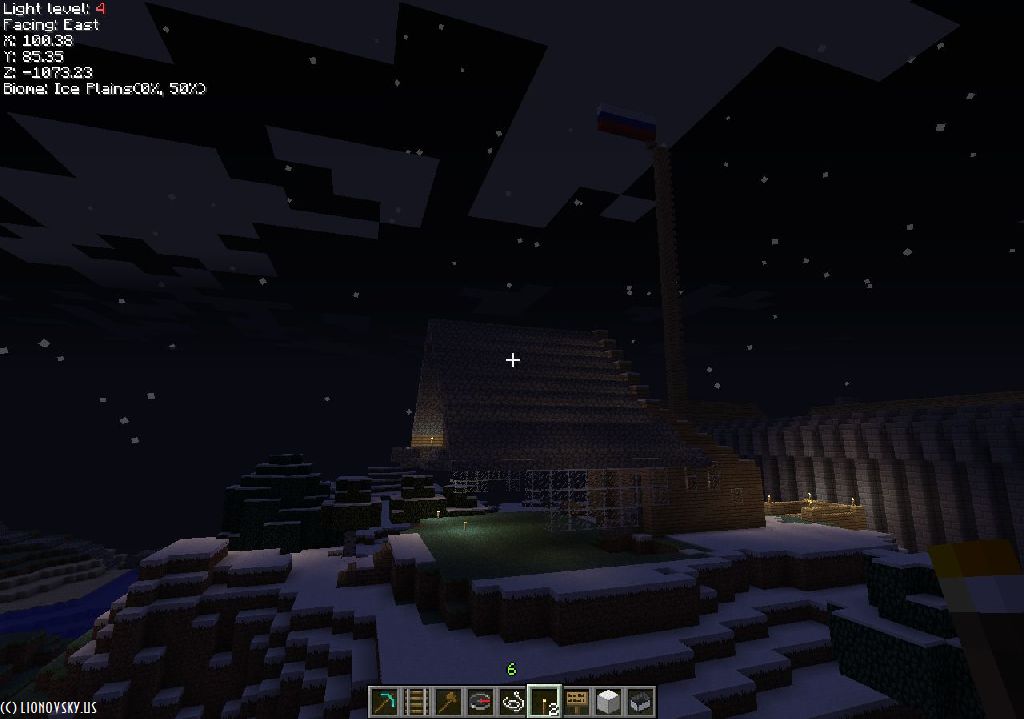Select the diamond pickaxe hotbar slot

coord(384,701)
